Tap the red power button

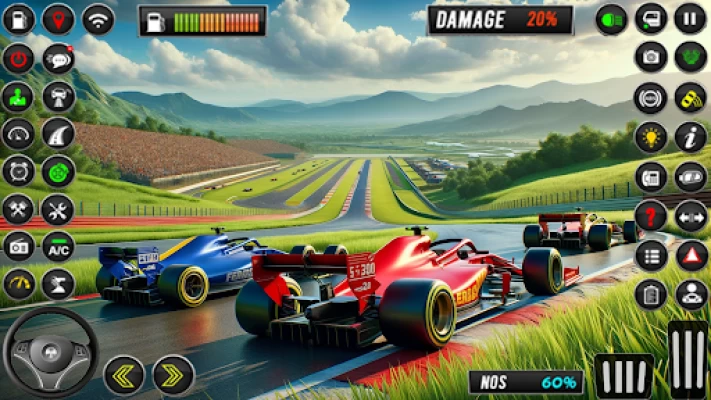[x=18, y=58]
